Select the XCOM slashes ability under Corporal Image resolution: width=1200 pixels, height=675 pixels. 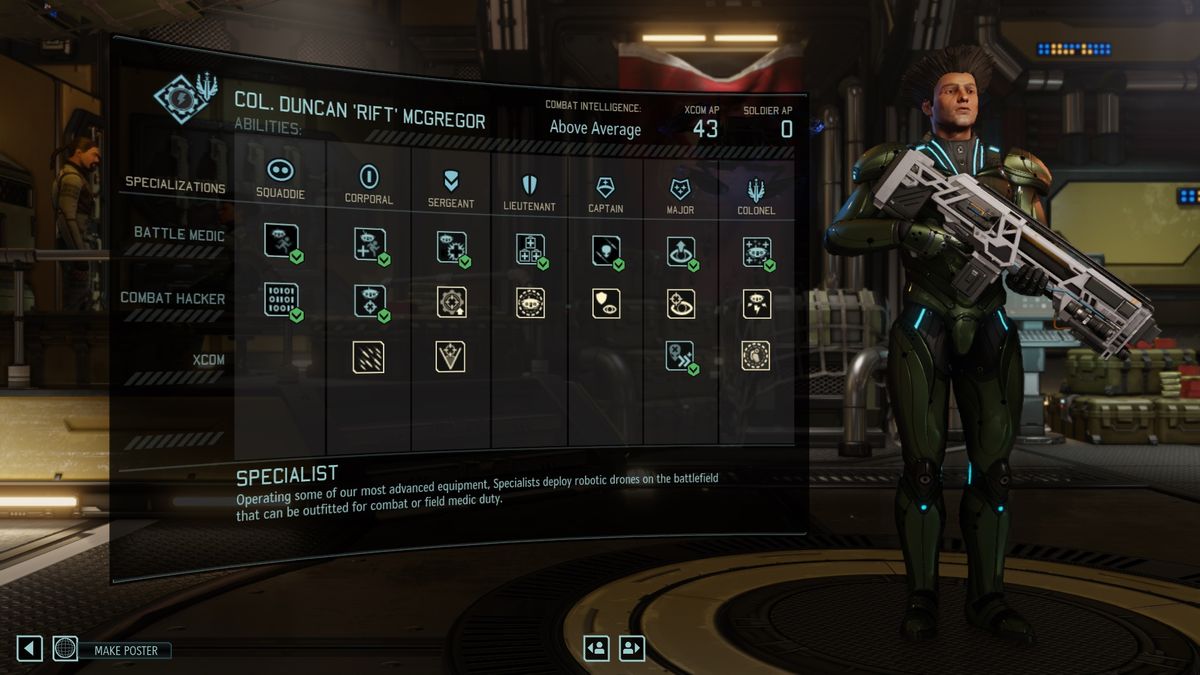[x=369, y=357]
